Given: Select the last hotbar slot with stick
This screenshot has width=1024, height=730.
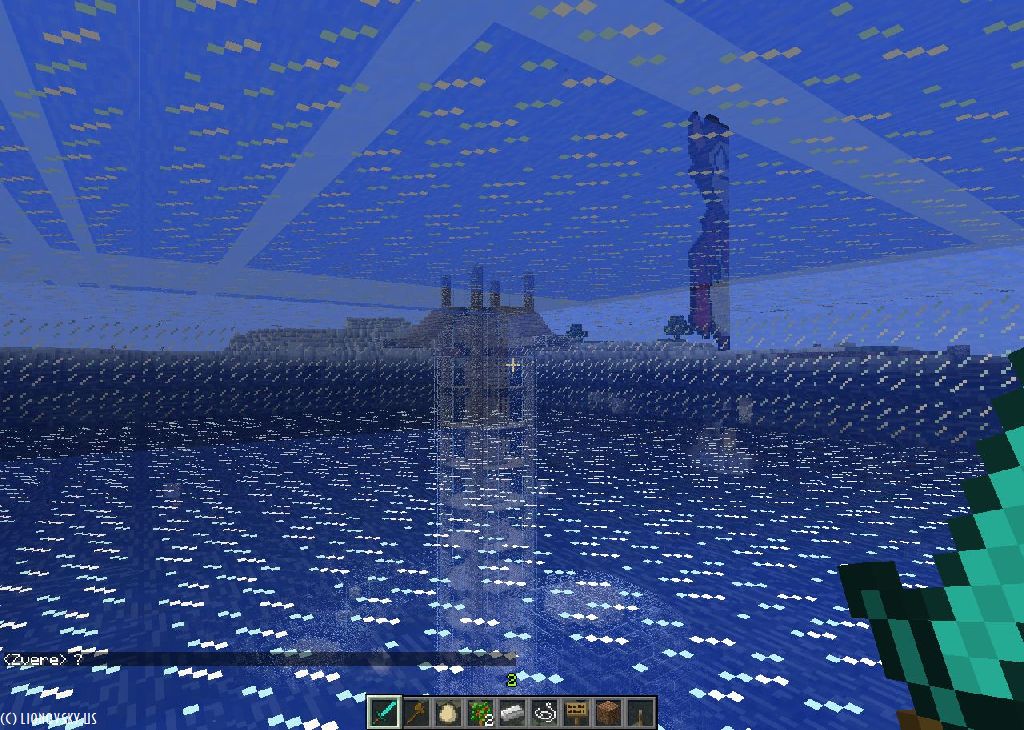Looking at the screenshot, I should tap(640, 713).
